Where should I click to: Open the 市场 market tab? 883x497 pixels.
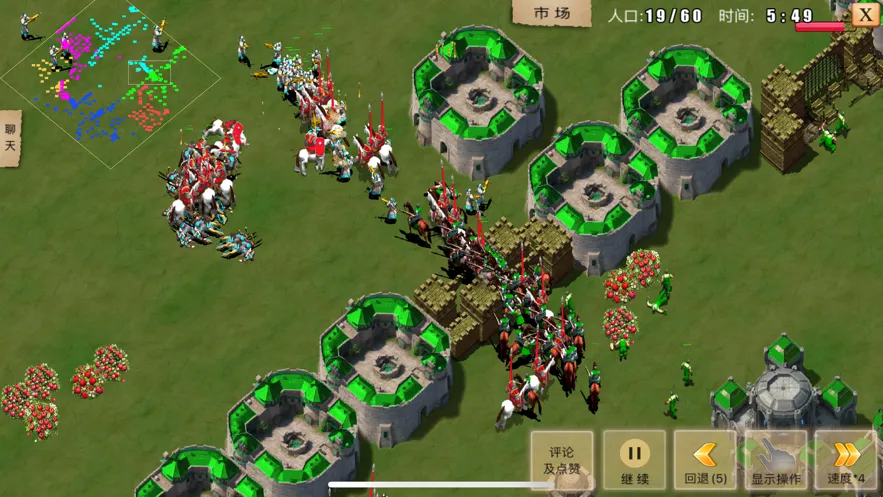click(552, 13)
